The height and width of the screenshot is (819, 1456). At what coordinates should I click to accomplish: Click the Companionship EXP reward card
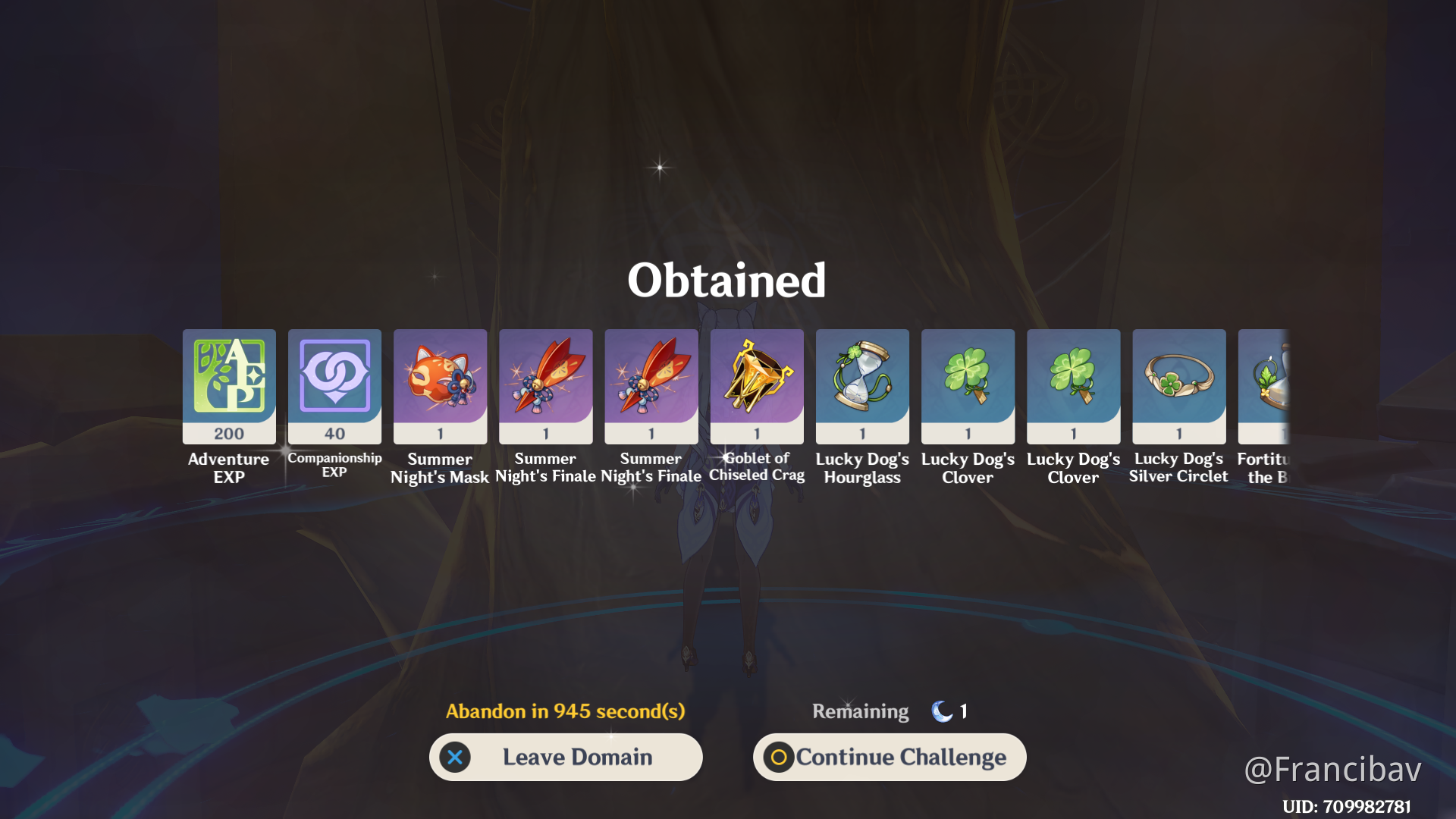(x=334, y=387)
